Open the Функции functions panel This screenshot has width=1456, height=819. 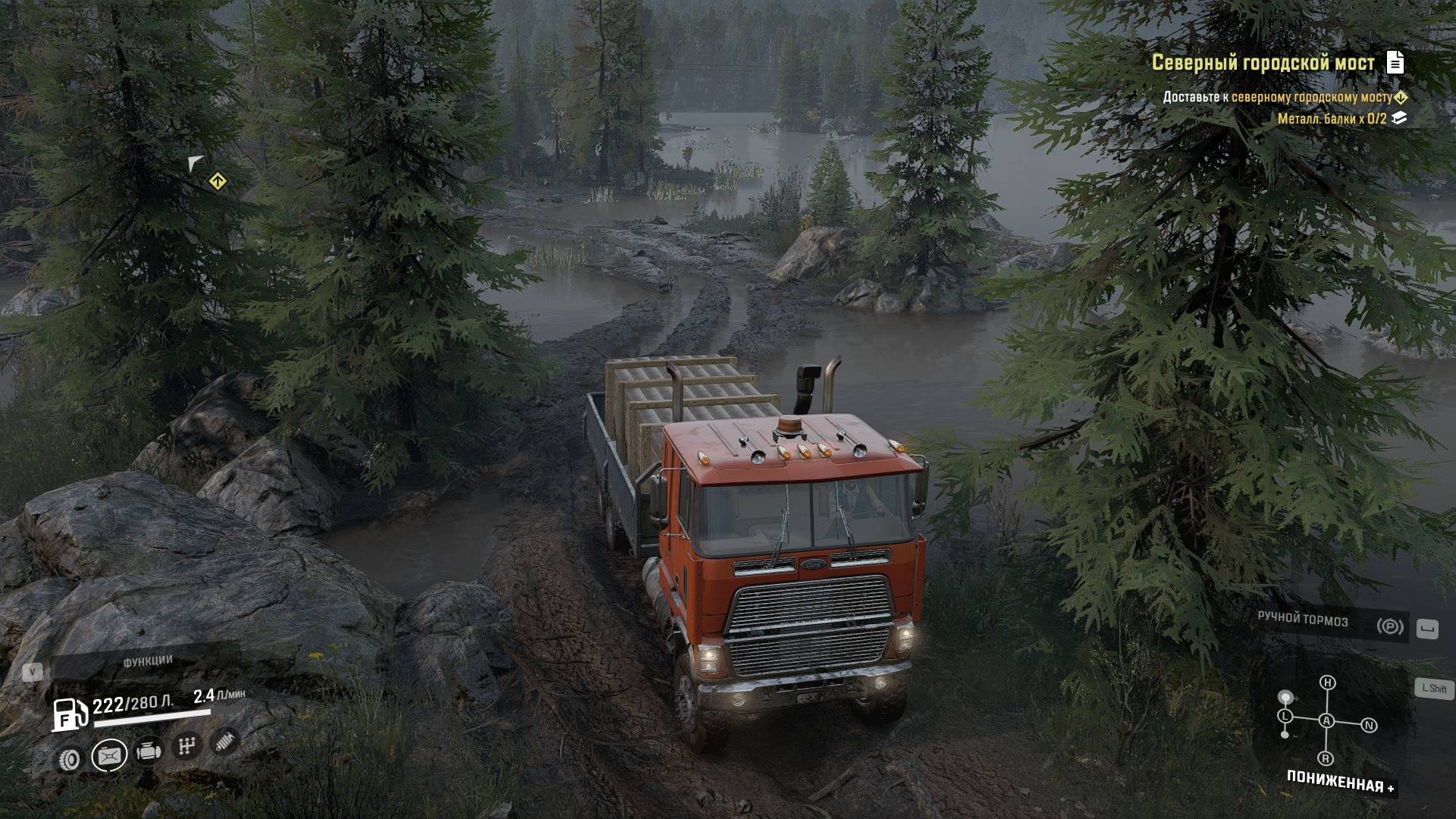click(148, 662)
